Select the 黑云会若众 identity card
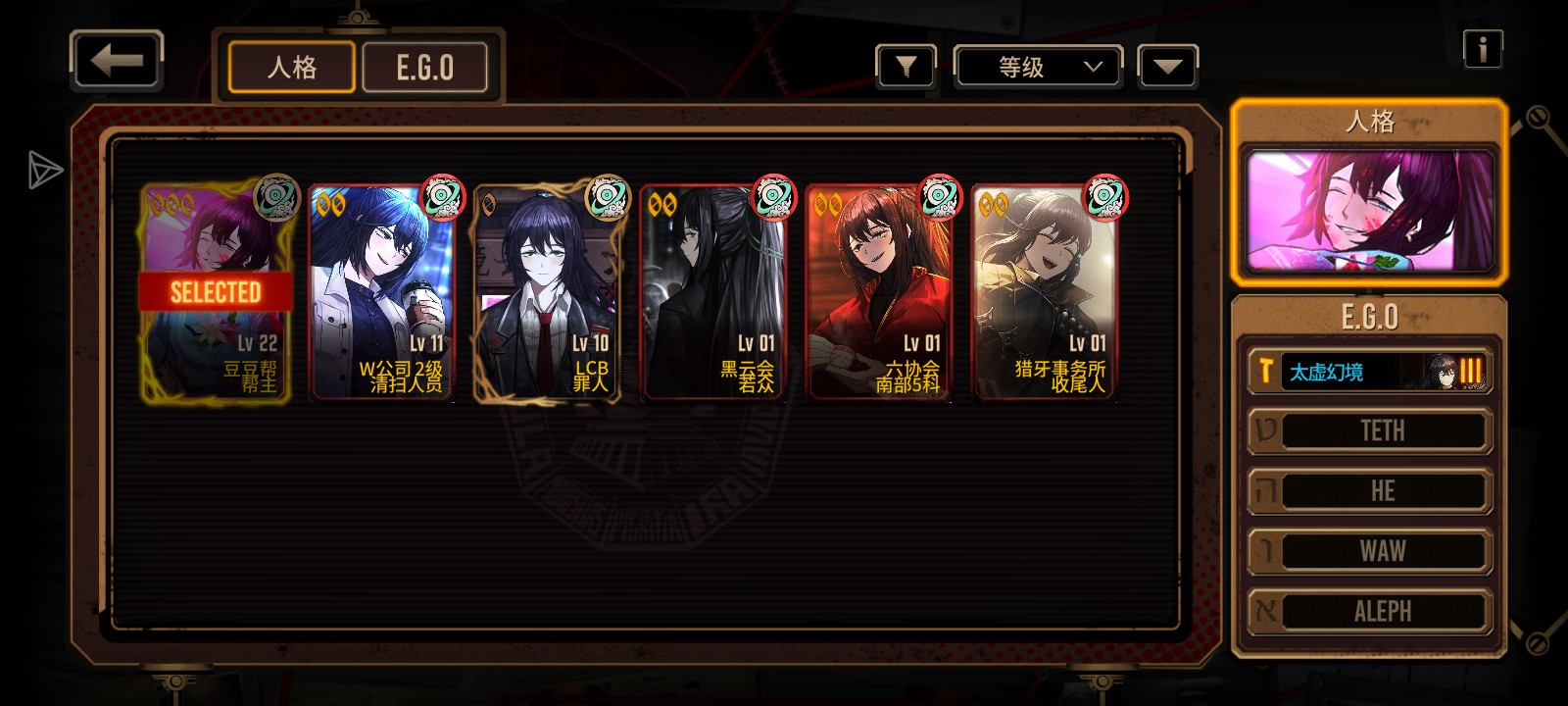 [x=713, y=292]
